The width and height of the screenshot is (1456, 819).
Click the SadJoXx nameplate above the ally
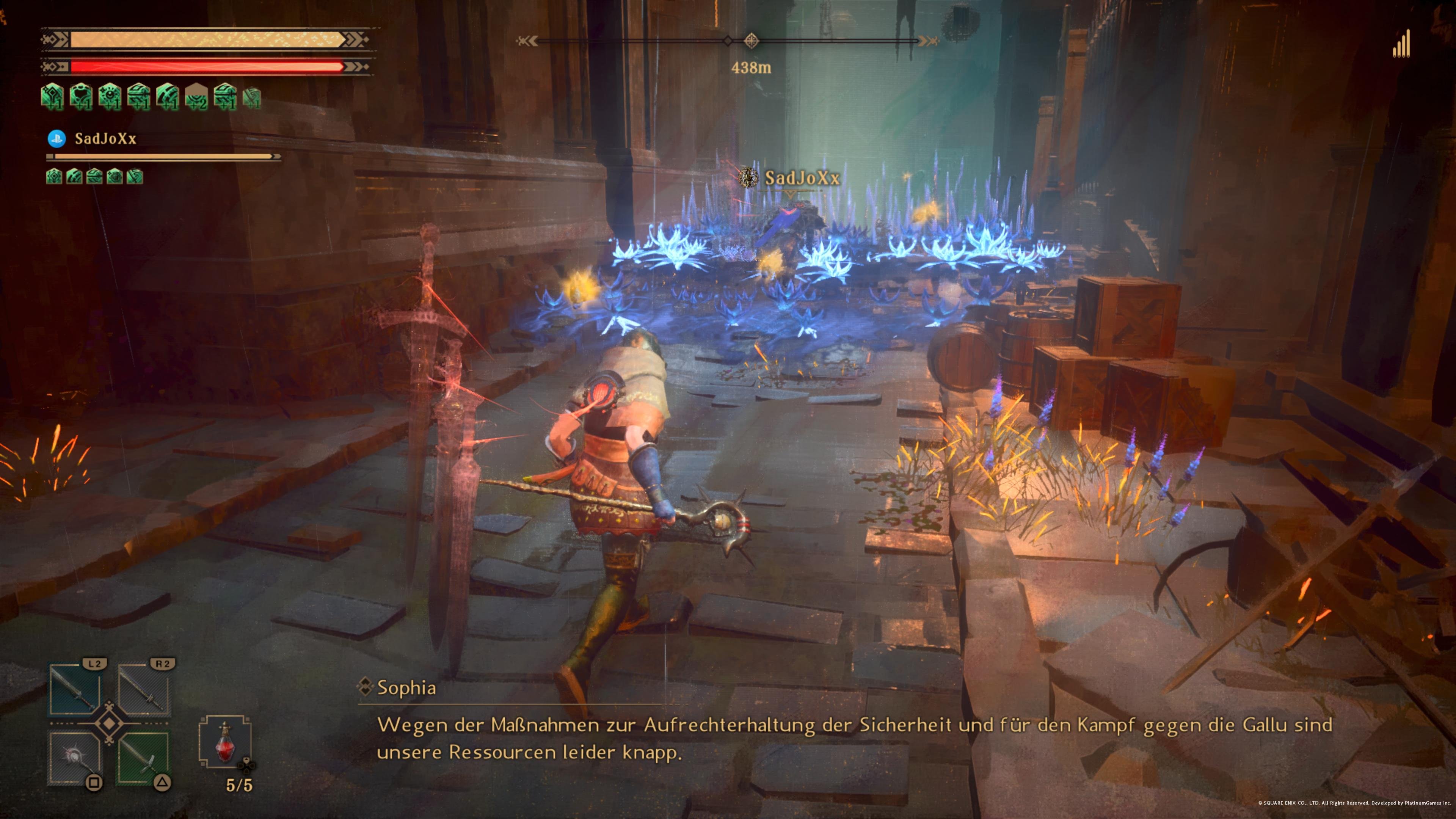pos(802,178)
